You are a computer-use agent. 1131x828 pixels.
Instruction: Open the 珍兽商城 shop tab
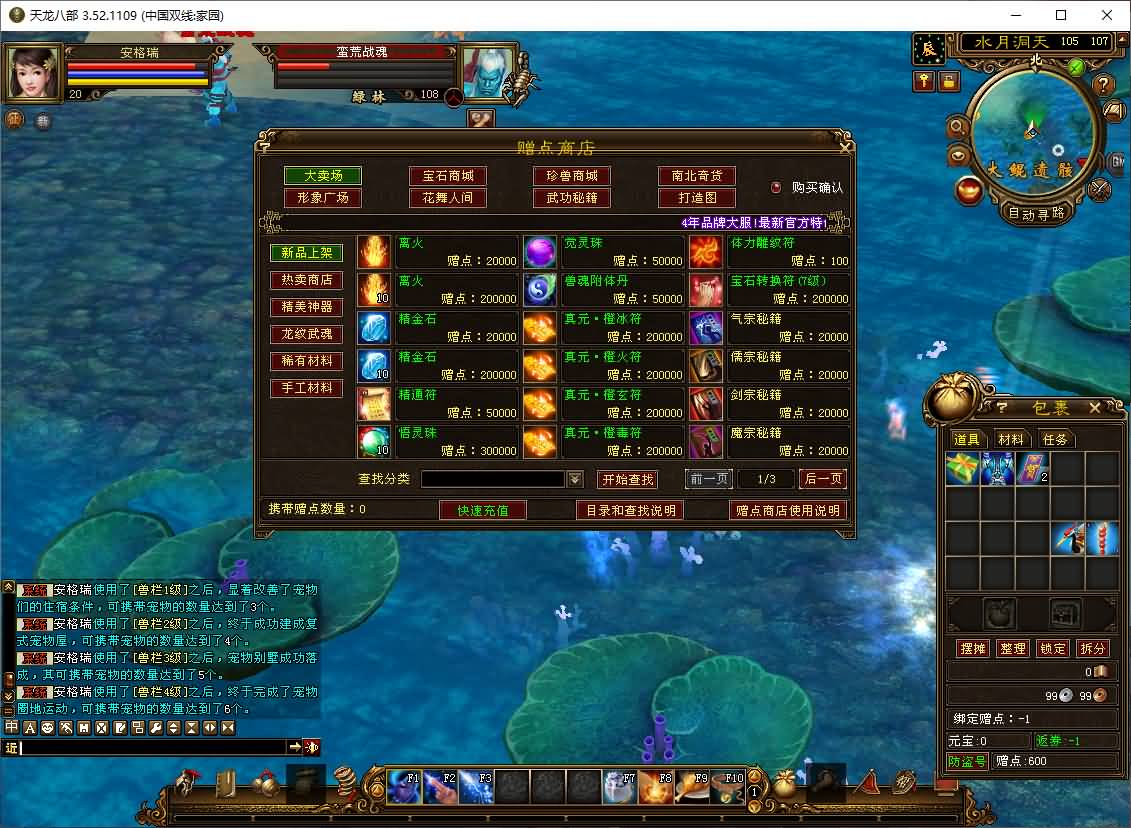(572, 176)
